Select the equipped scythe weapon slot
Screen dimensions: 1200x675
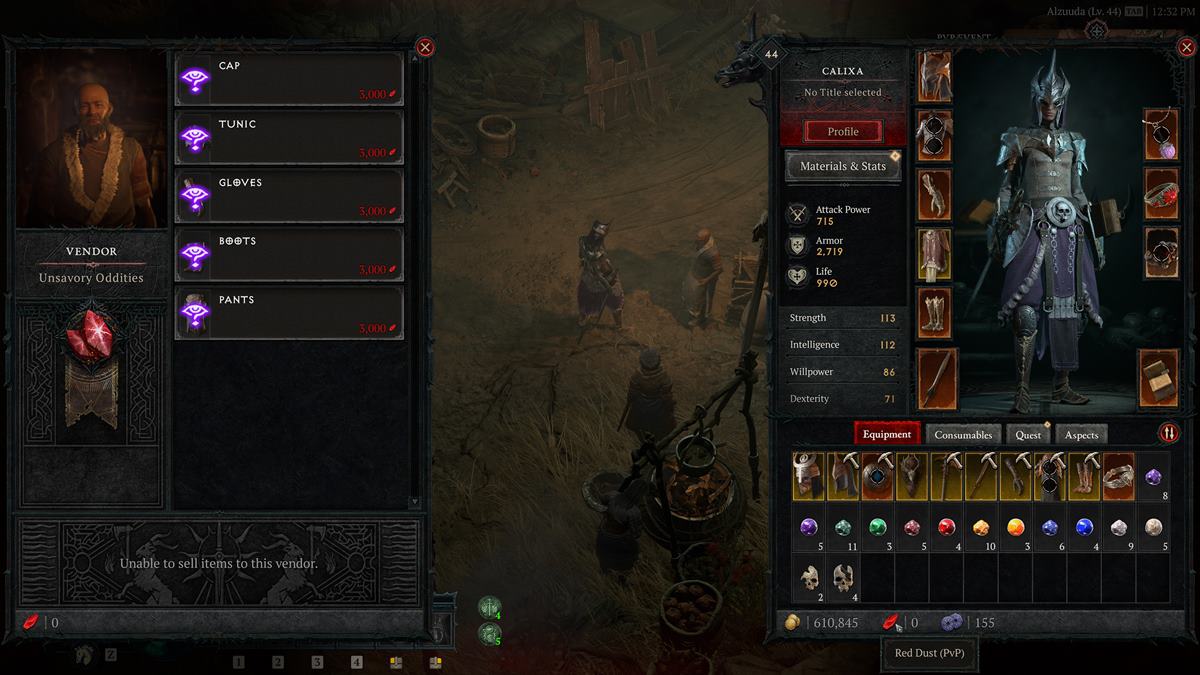(x=937, y=378)
